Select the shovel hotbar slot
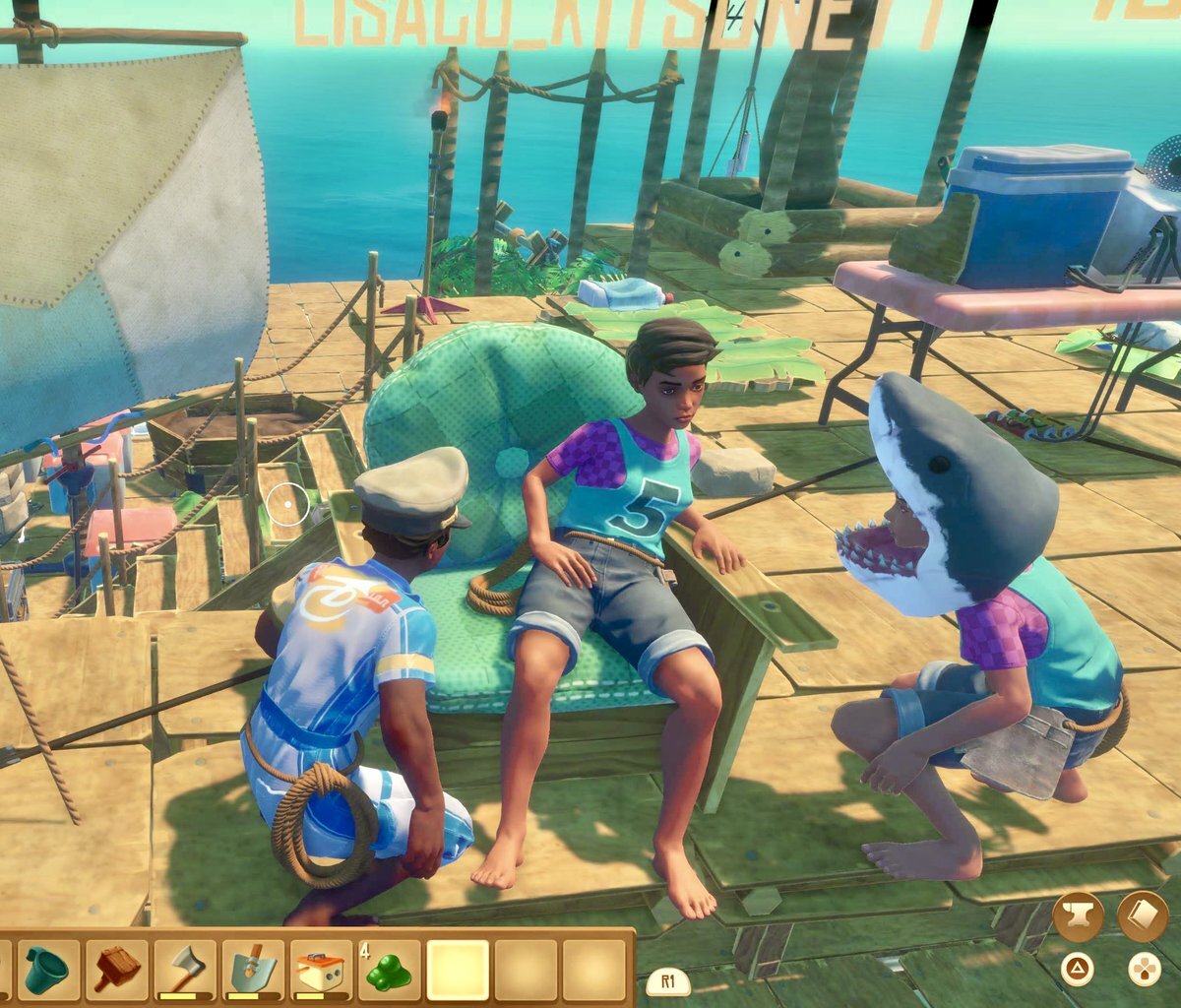 [253, 970]
